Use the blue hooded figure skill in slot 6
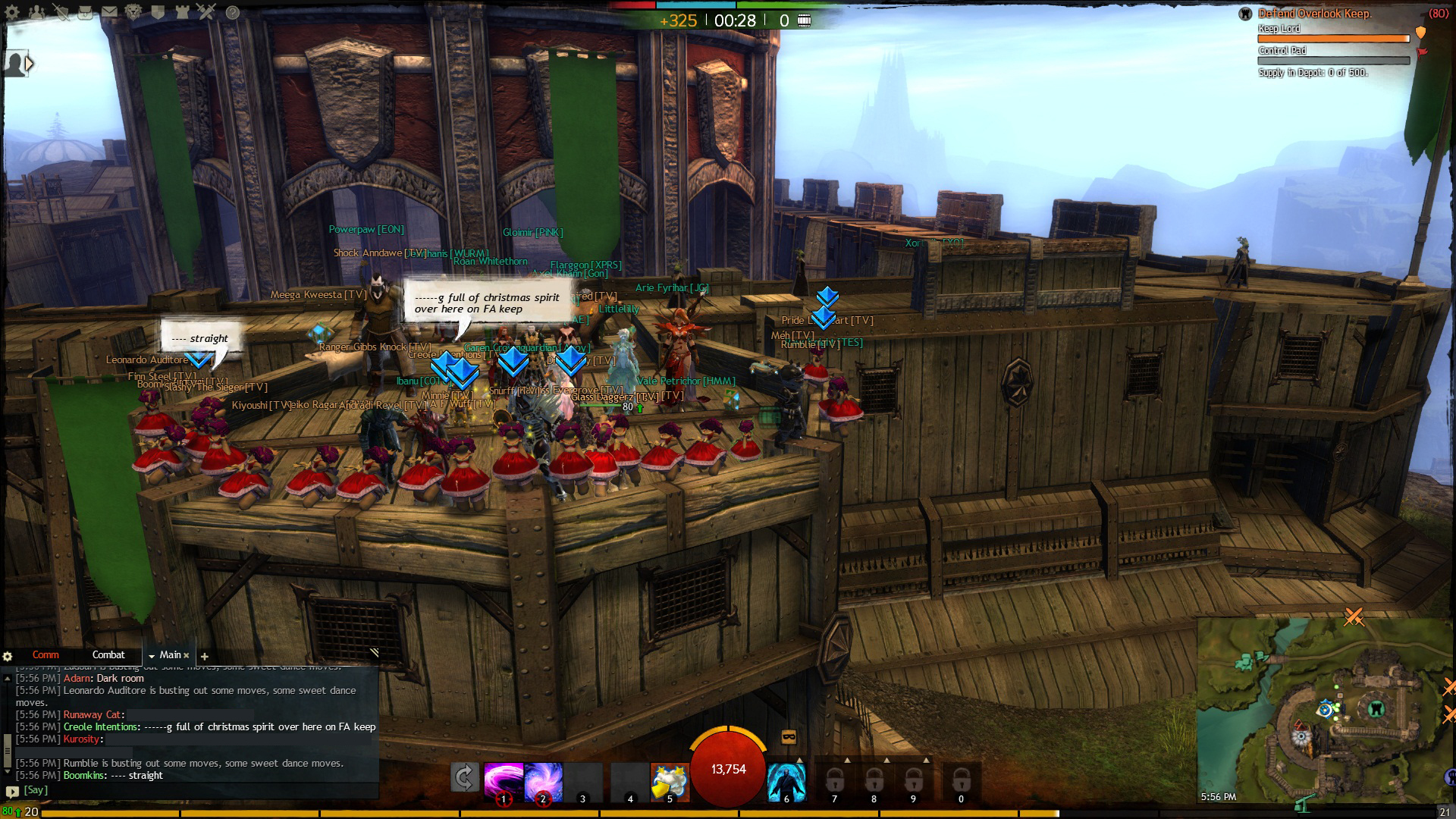The height and width of the screenshot is (819, 1456). [x=786, y=780]
